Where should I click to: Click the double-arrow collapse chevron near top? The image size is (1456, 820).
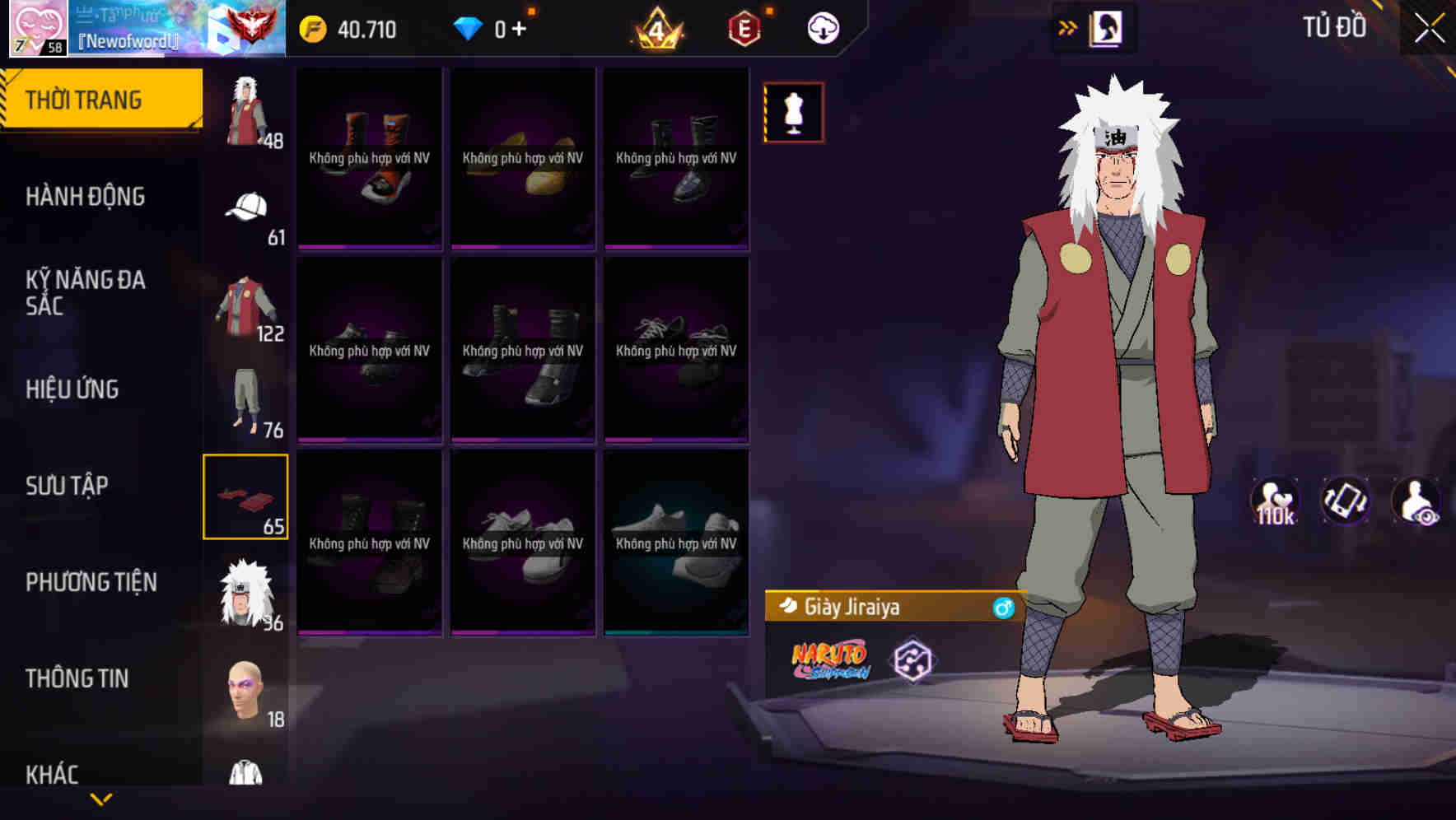(1068, 26)
